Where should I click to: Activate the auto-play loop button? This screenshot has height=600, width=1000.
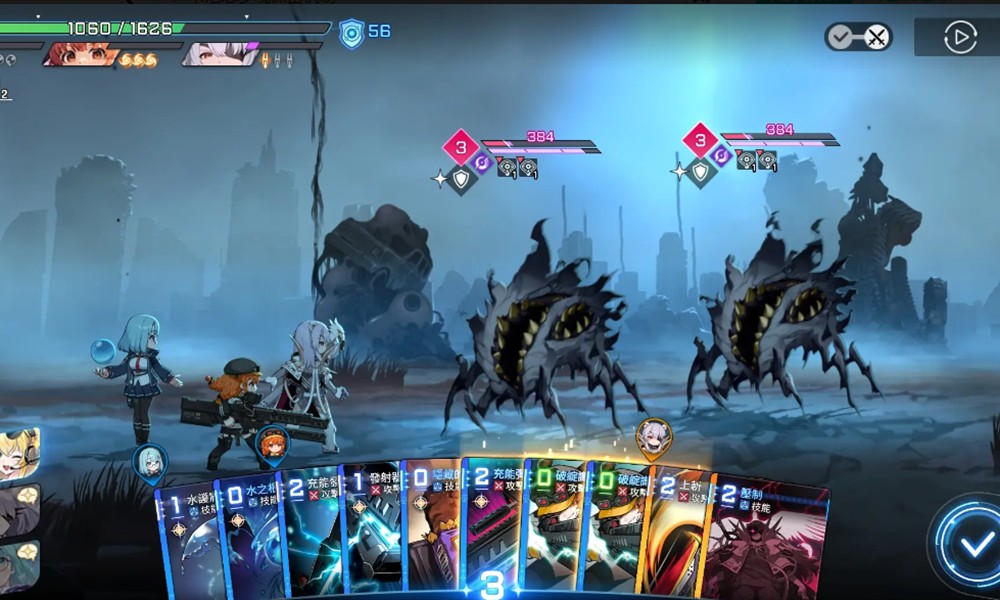(959, 38)
